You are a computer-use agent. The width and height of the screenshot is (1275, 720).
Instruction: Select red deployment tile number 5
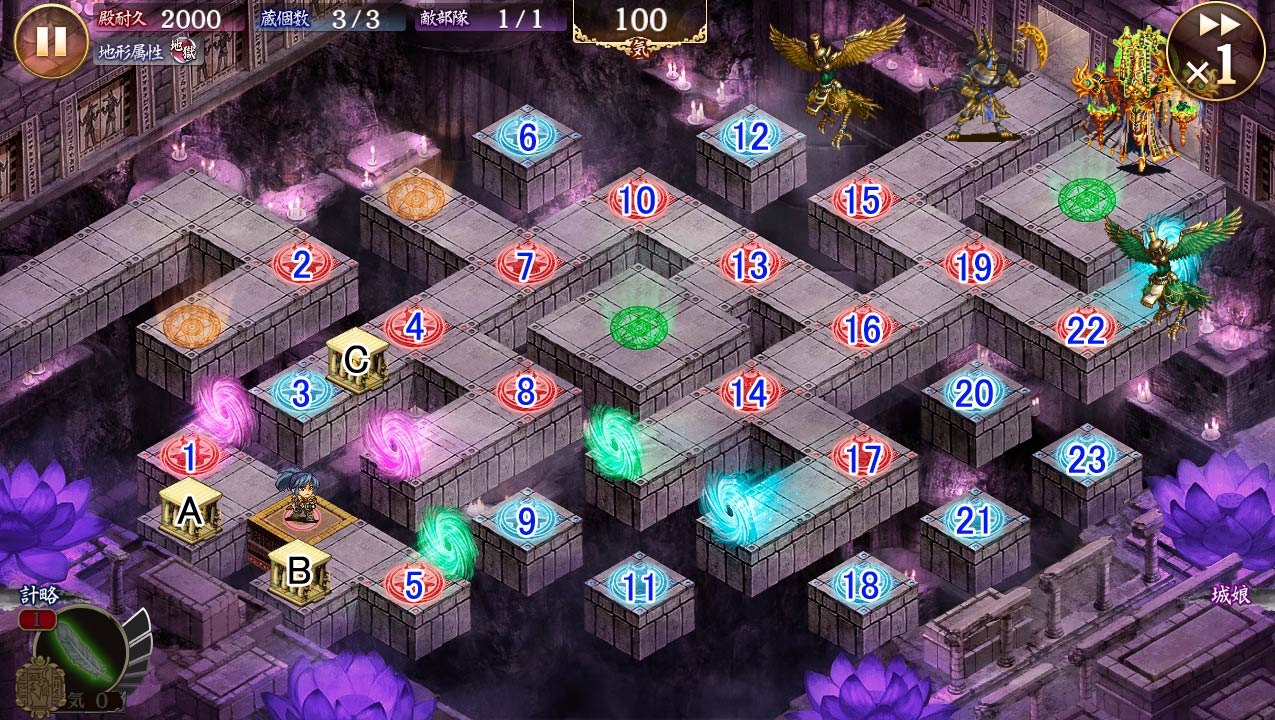(413, 583)
